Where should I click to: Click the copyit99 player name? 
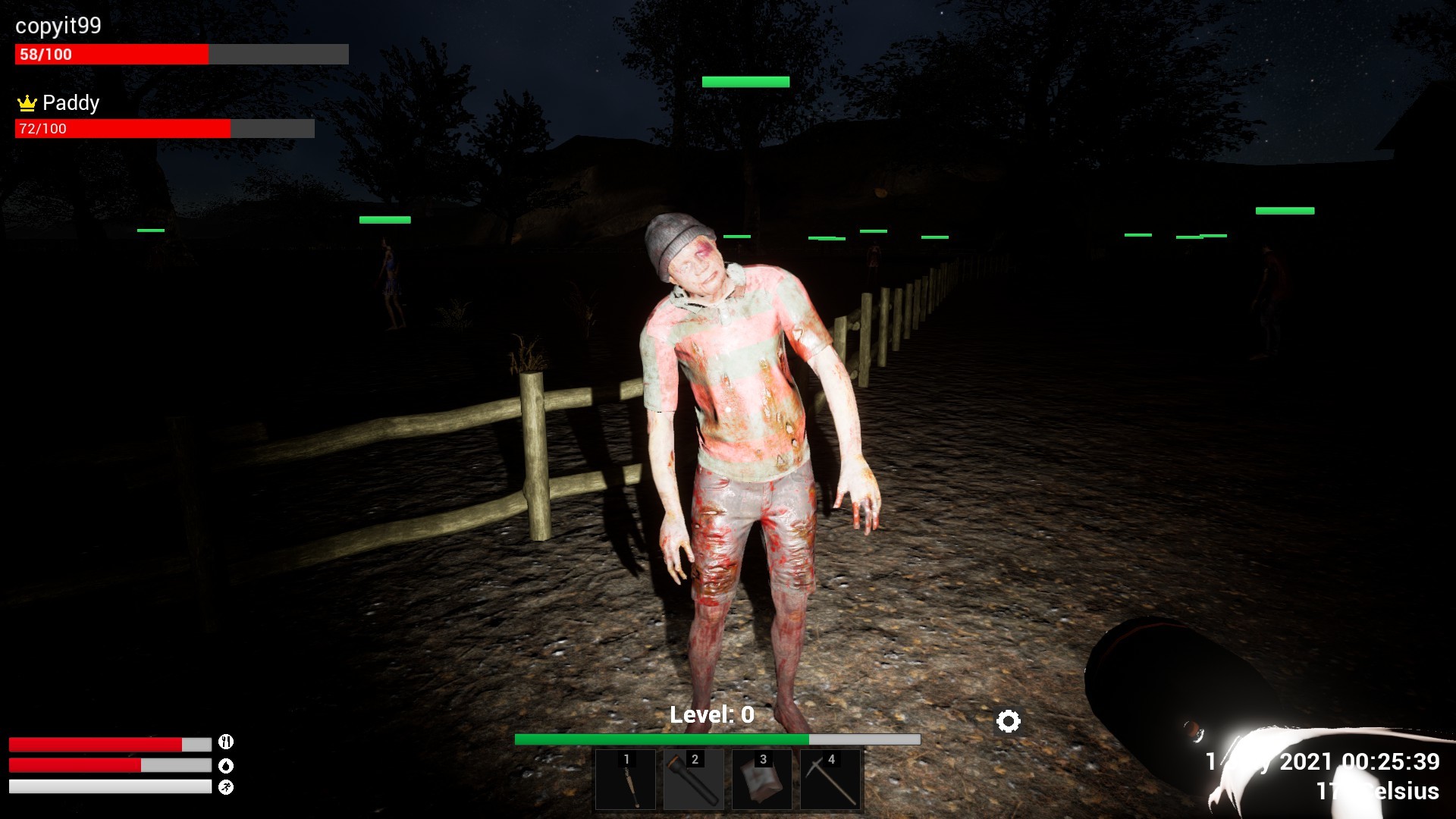coord(60,26)
